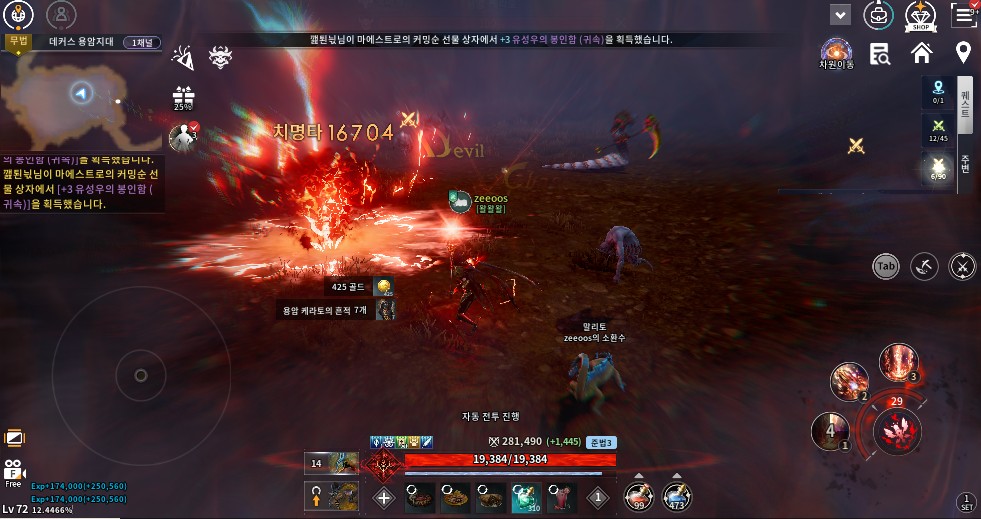981x519 pixels.
Task: Click the plus button beside quick slots
Action: tap(384, 496)
